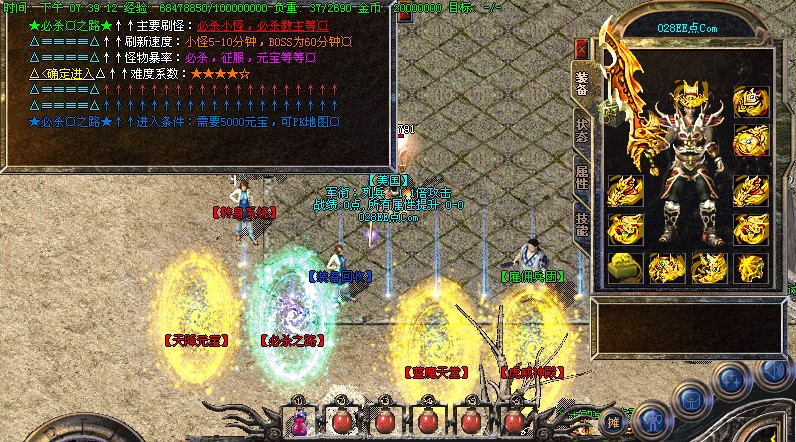
Task: Click the 摊 stall button
Action: pyautogui.click(x=613, y=424)
